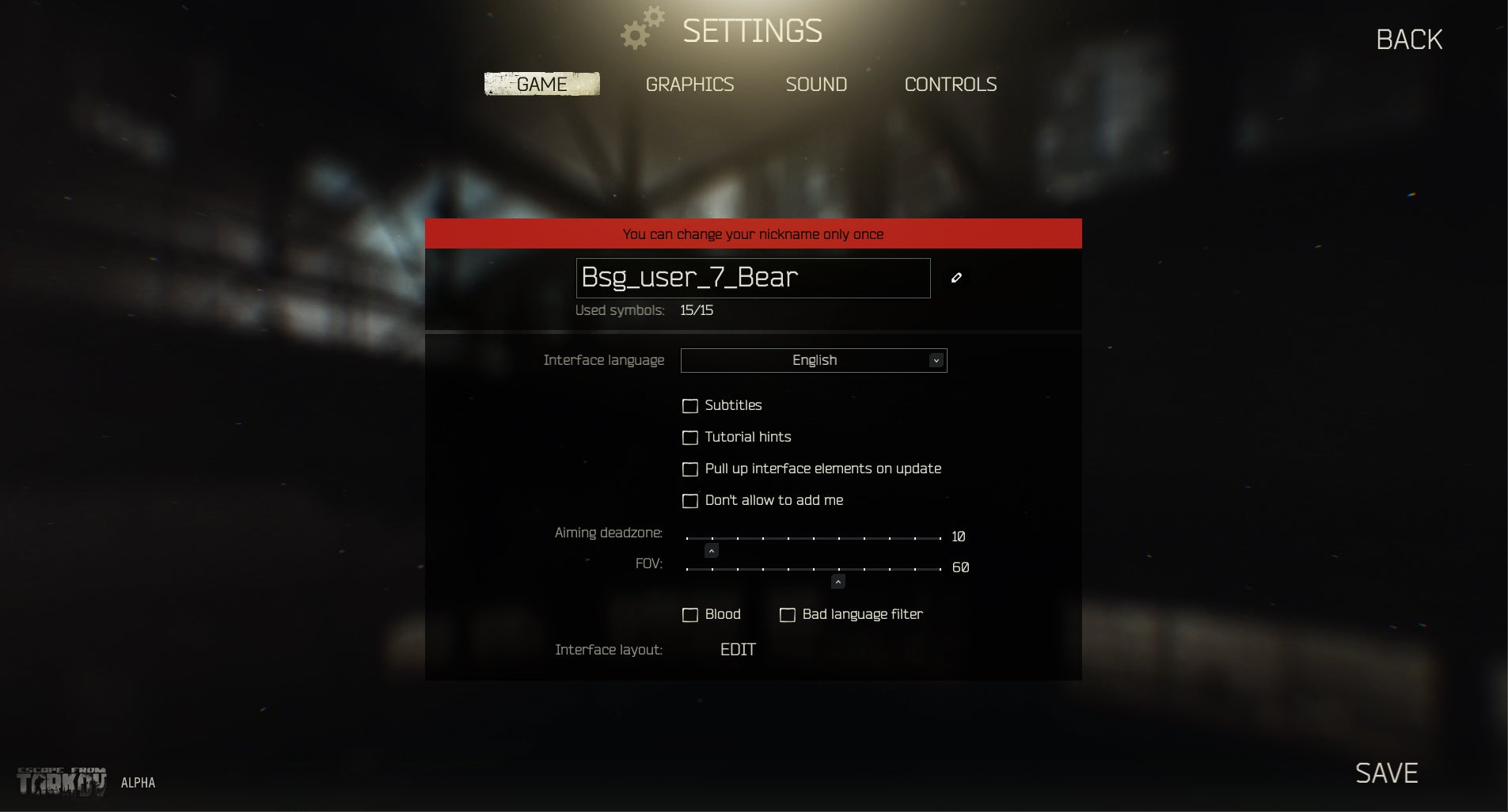Check Pull up interface elements on update
The image size is (1508, 812).
pyautogui.click(x=690, y=469)
